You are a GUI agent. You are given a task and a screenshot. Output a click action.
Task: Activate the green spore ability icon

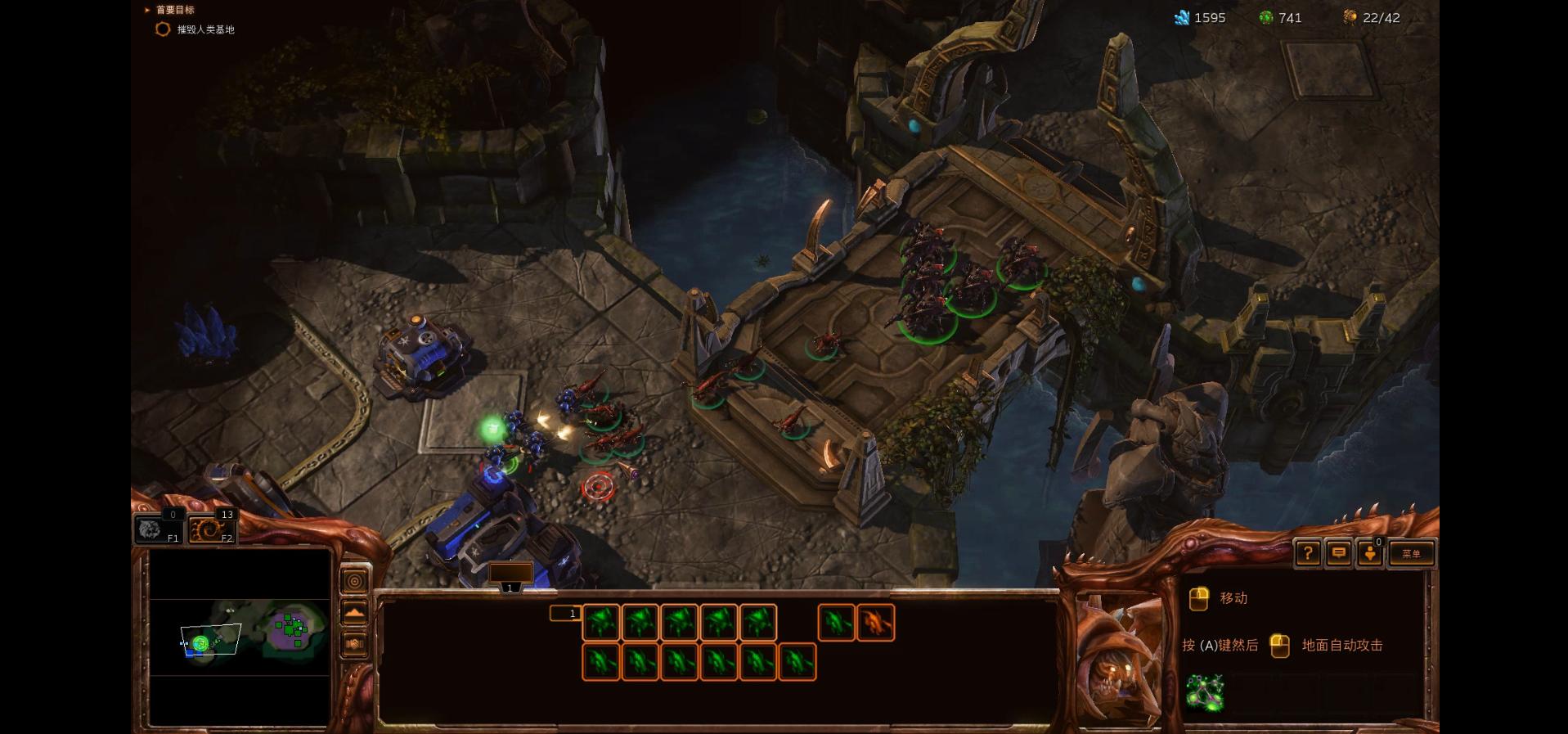(x=1205, y=692)
